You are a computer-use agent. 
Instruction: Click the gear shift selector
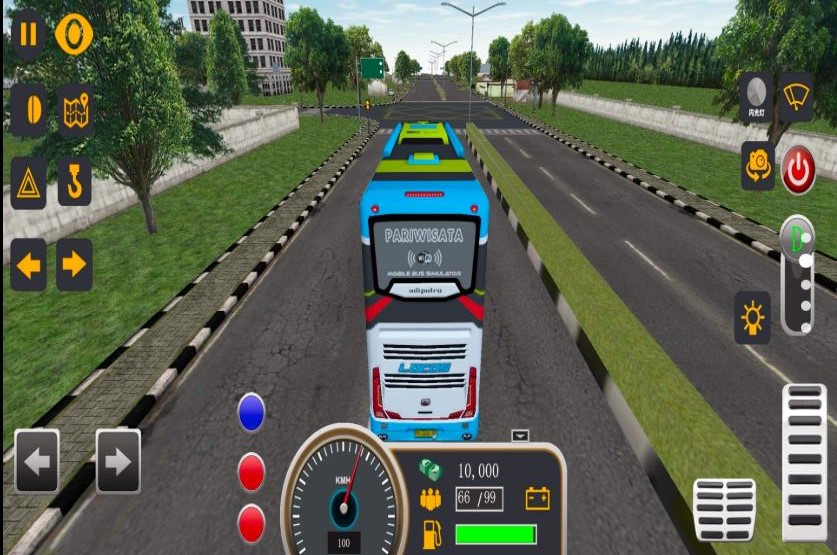click(x=797, y=275)
